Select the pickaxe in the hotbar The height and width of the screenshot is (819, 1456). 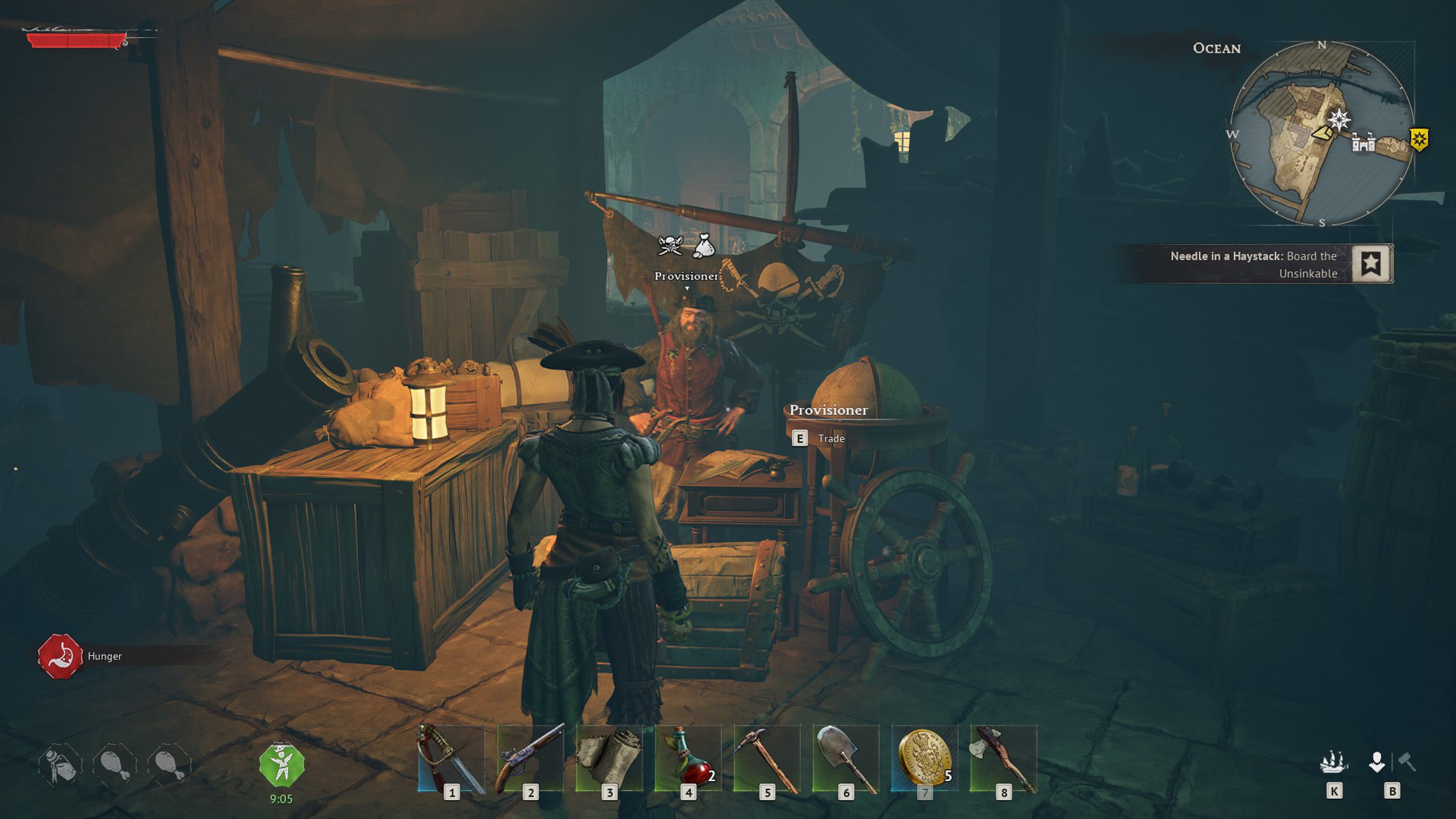tap(766, 759)
